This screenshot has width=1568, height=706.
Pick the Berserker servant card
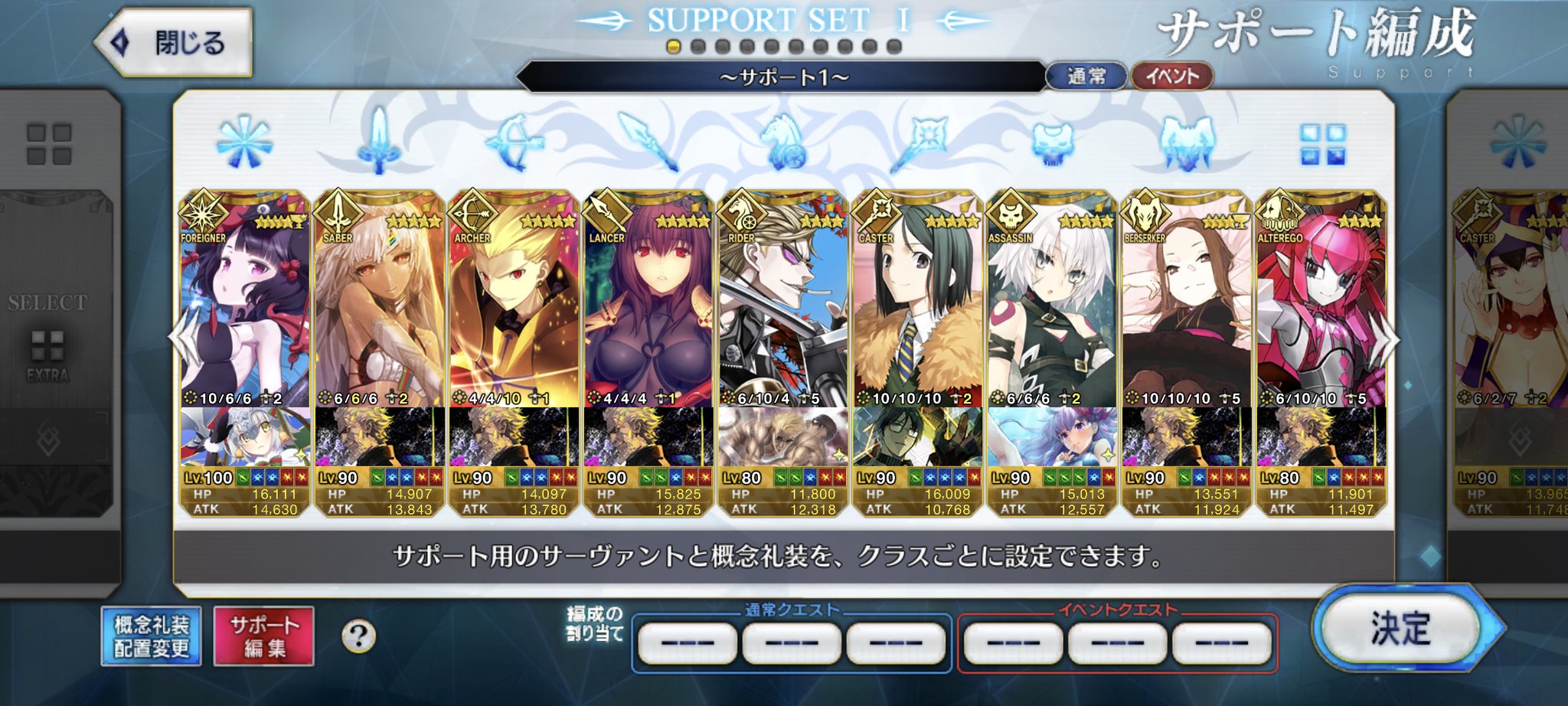tap(1186, 306)
